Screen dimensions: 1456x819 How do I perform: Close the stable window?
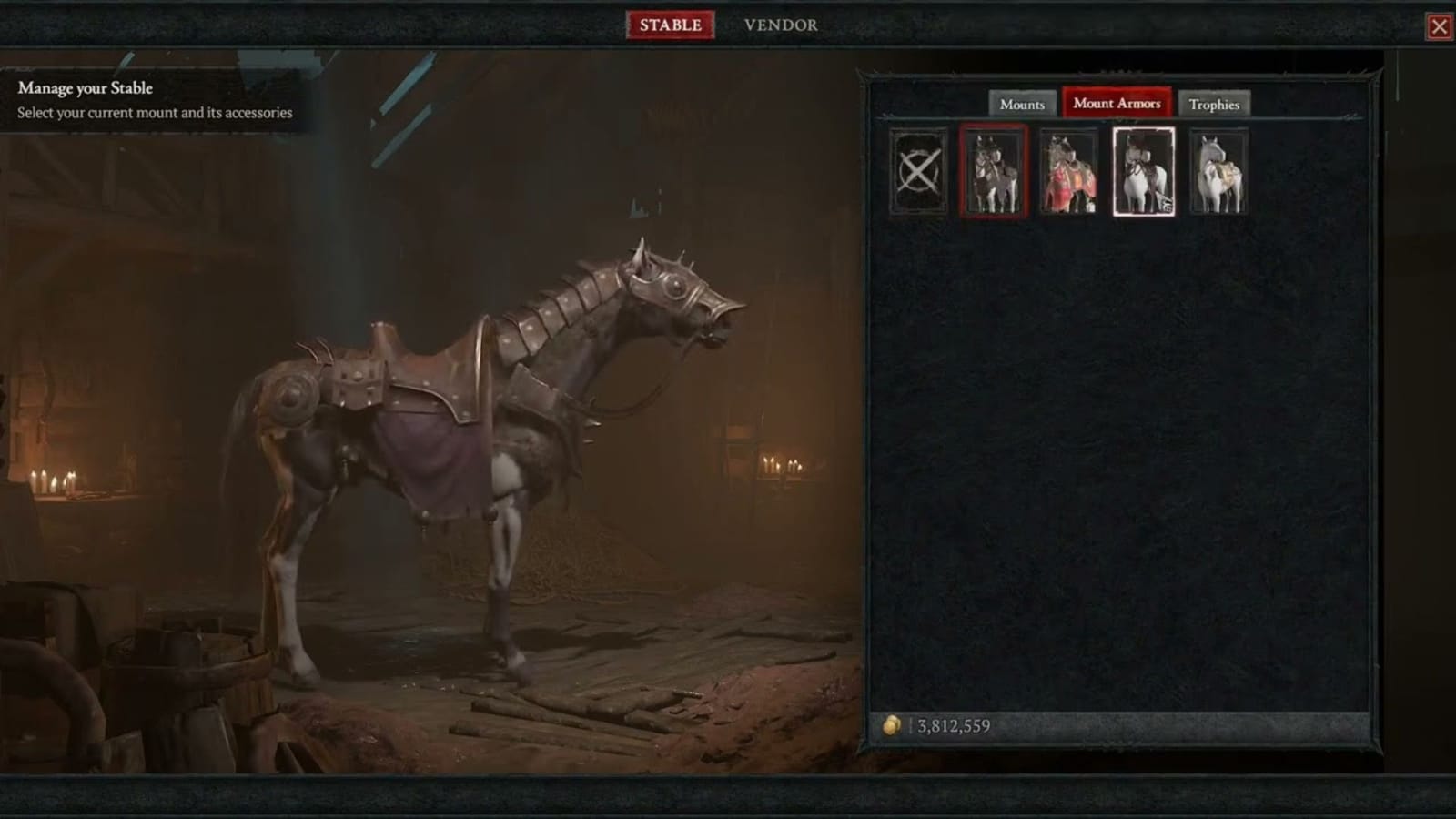point(1441,27)
